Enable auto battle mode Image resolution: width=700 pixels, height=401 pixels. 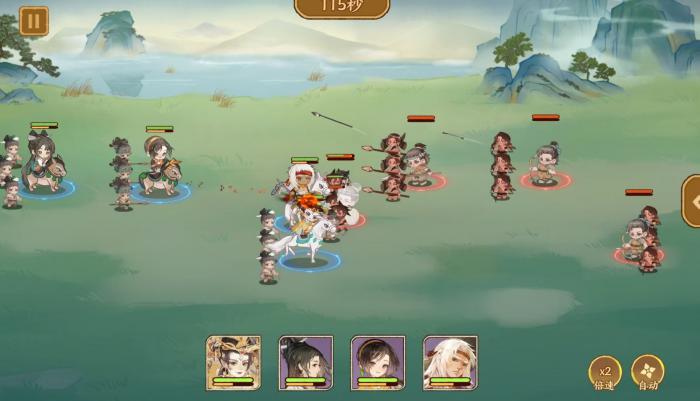(x=647, y=371)
